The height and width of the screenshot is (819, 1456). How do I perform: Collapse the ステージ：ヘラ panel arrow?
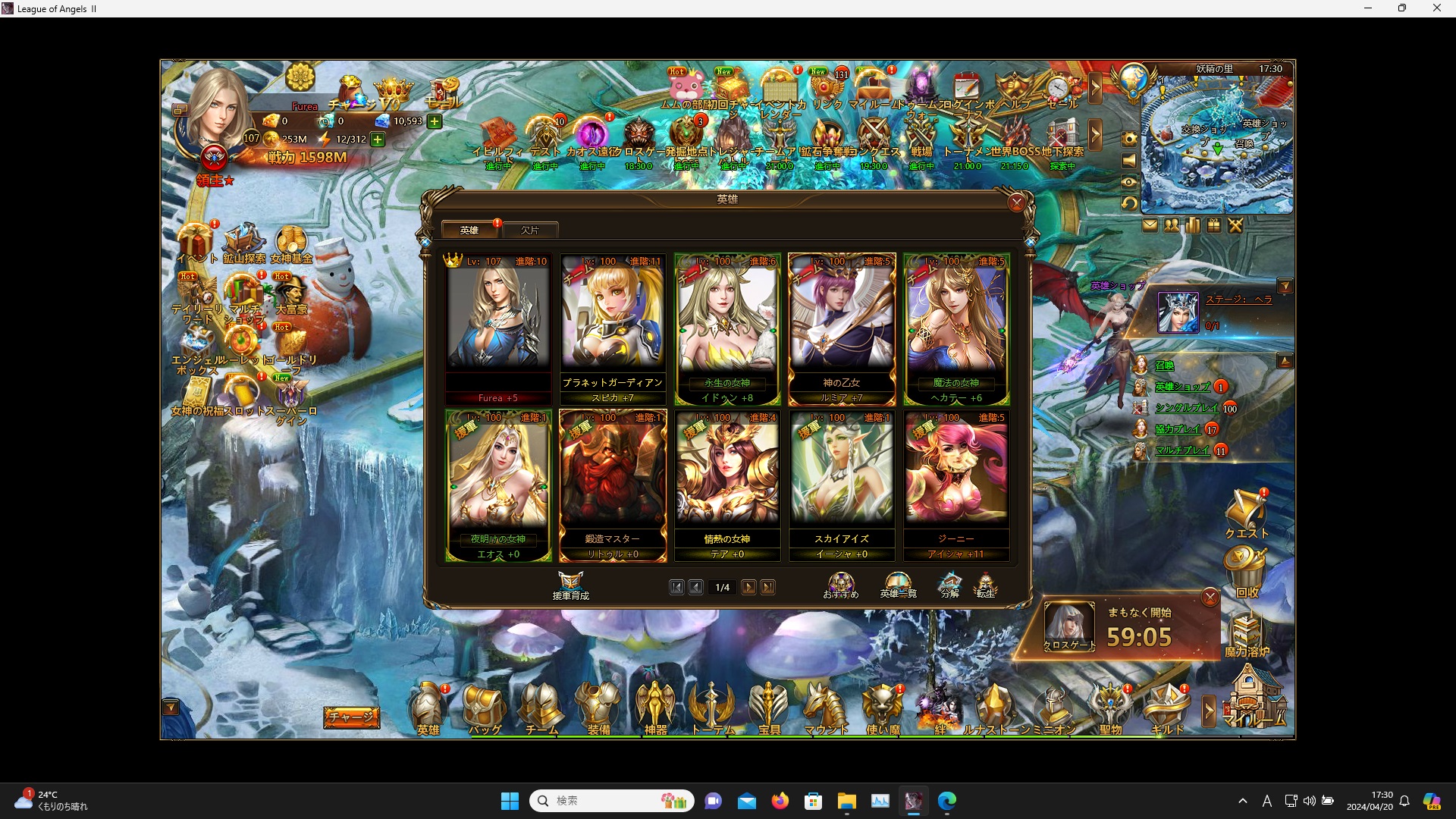click(x=1285, y=285)
